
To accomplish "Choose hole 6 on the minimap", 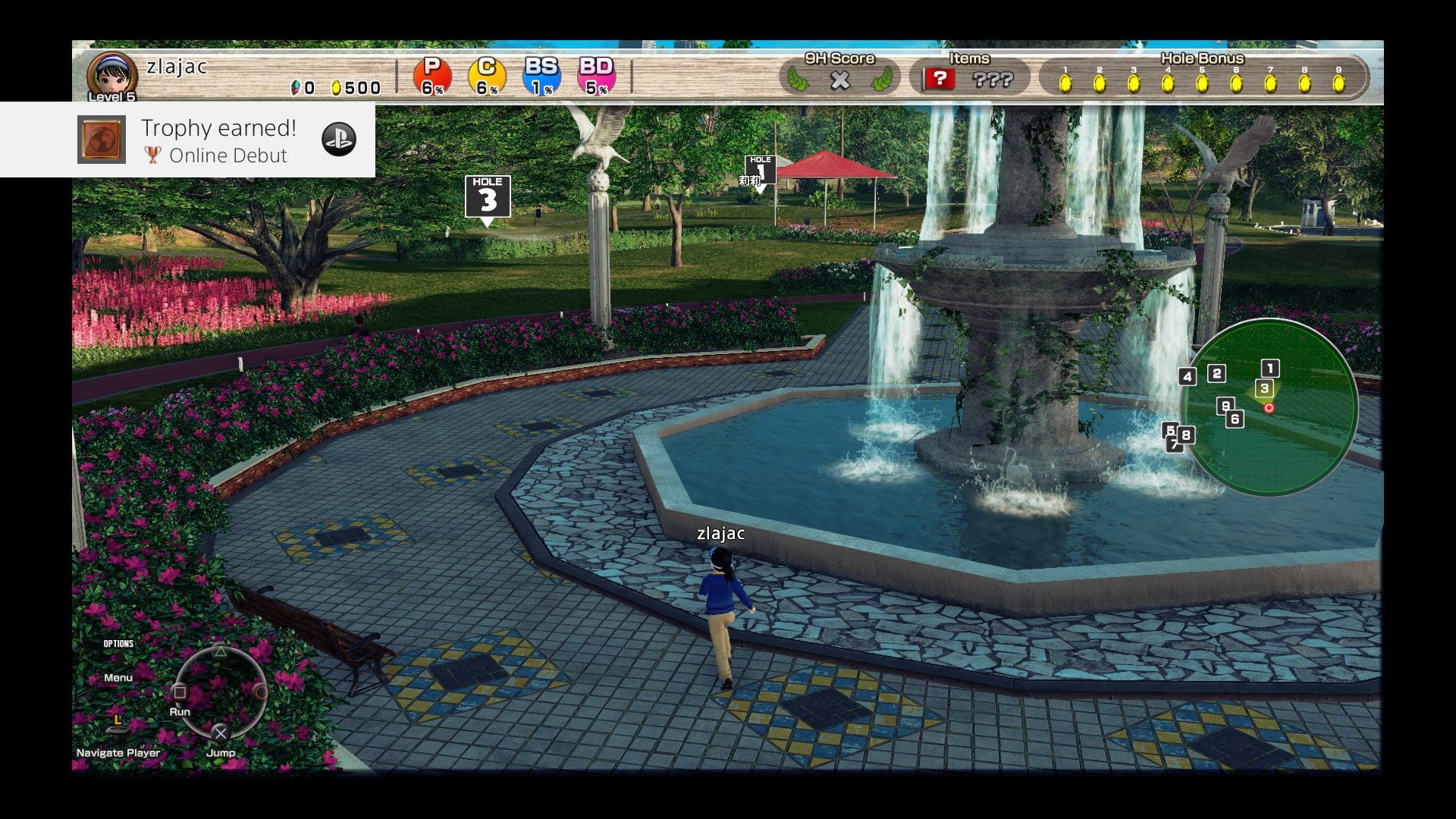I will pos(1235,419).
